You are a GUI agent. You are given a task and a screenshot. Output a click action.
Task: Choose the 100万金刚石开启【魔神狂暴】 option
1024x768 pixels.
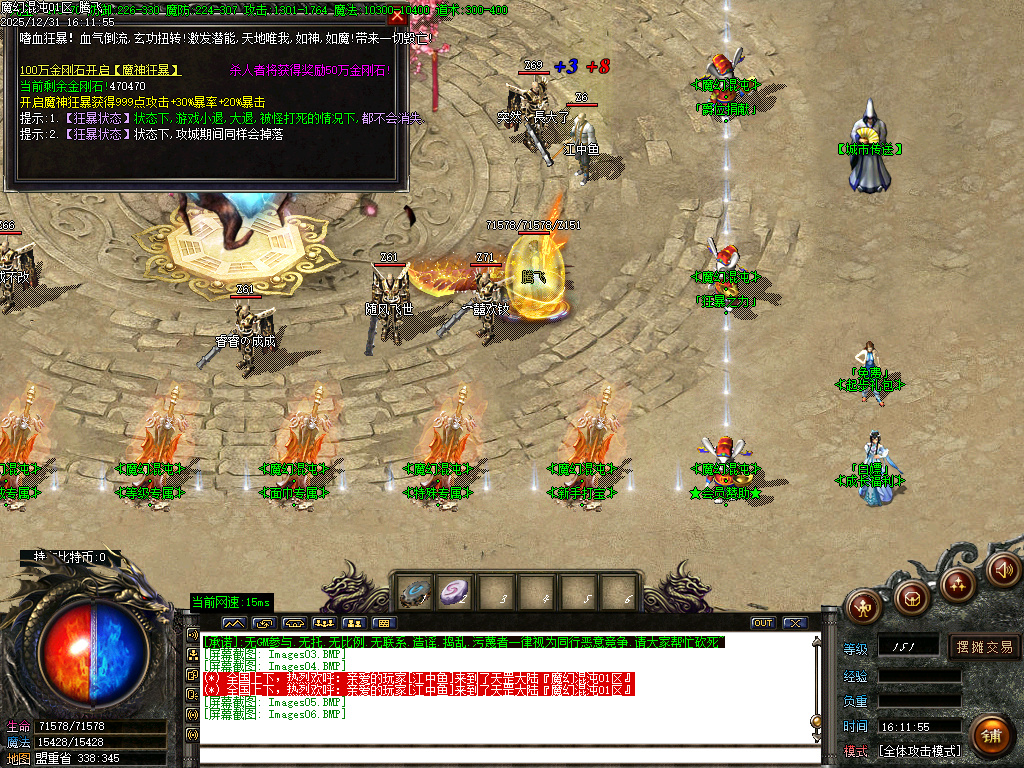click(100, 71)
